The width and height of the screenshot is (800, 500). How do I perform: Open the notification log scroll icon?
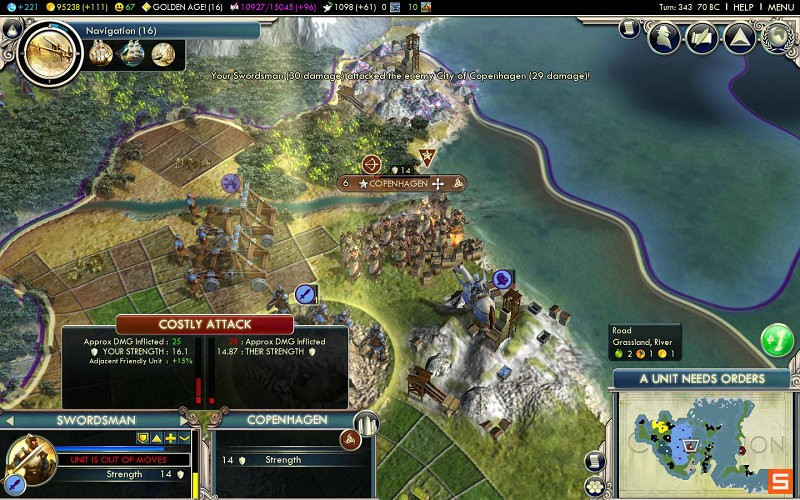click(x=629, y=28)
